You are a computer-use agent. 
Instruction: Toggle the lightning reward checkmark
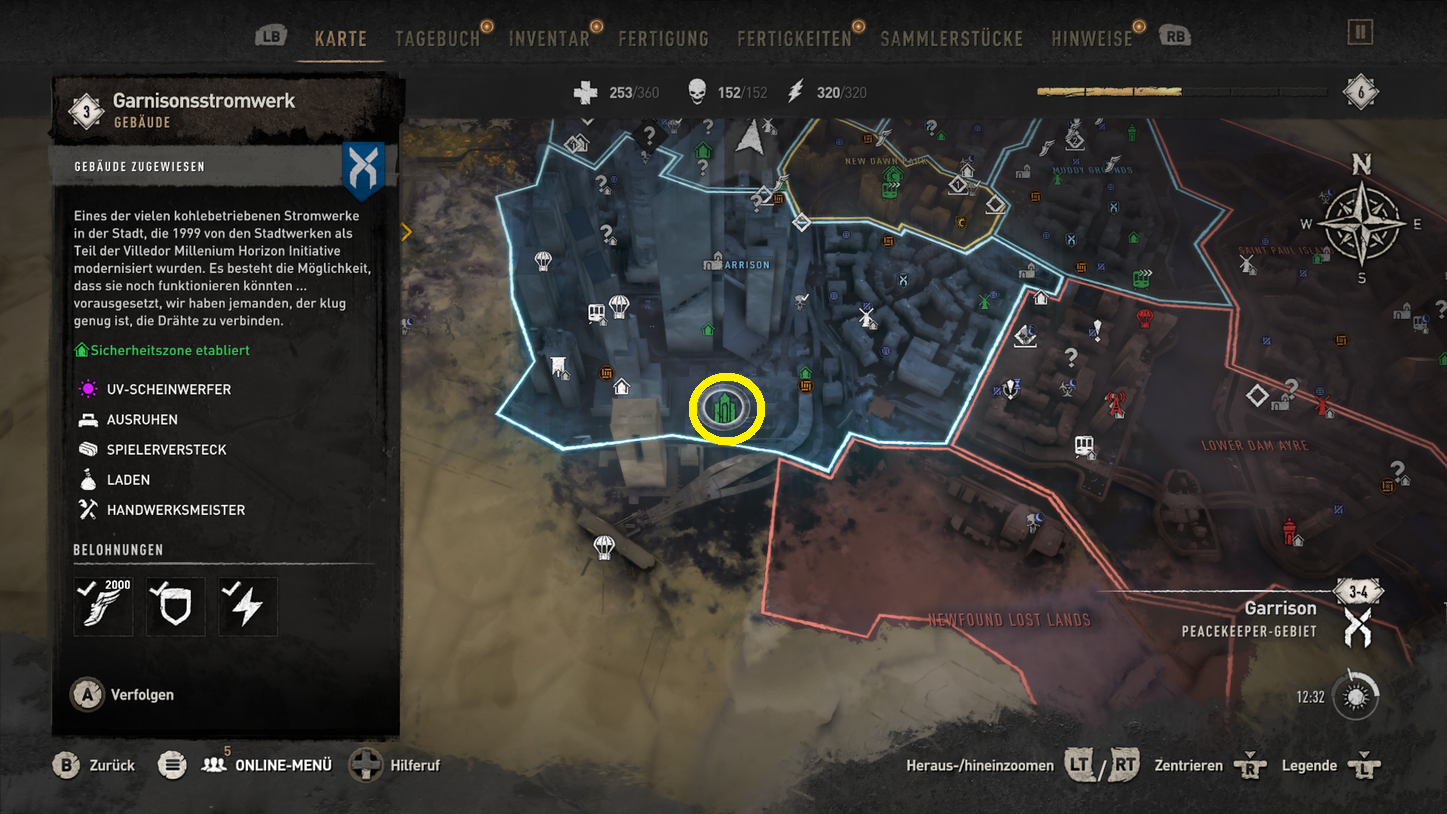(x=247, y=606)
